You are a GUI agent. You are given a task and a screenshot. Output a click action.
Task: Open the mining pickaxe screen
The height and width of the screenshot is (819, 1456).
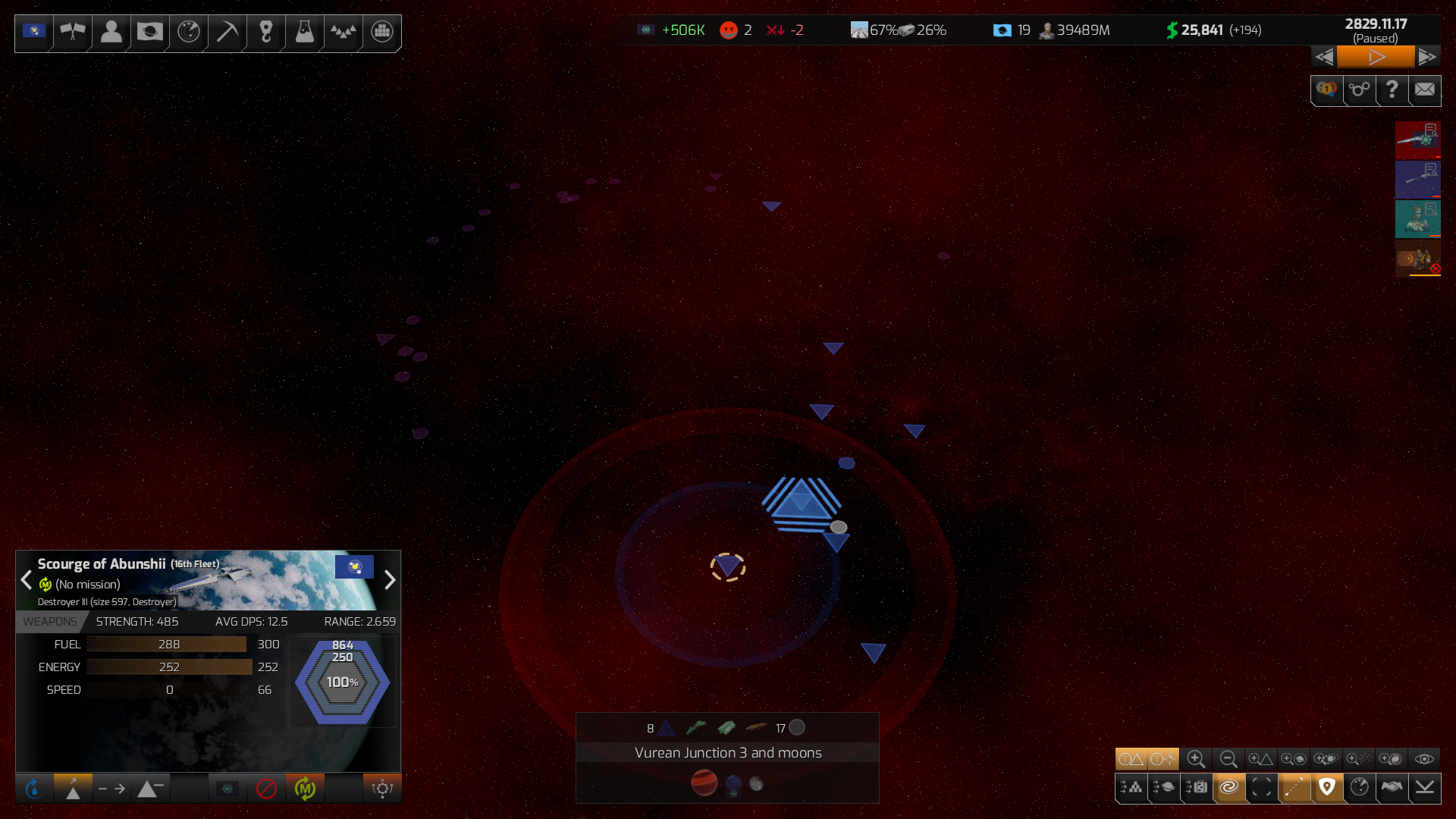pos(227,32)
